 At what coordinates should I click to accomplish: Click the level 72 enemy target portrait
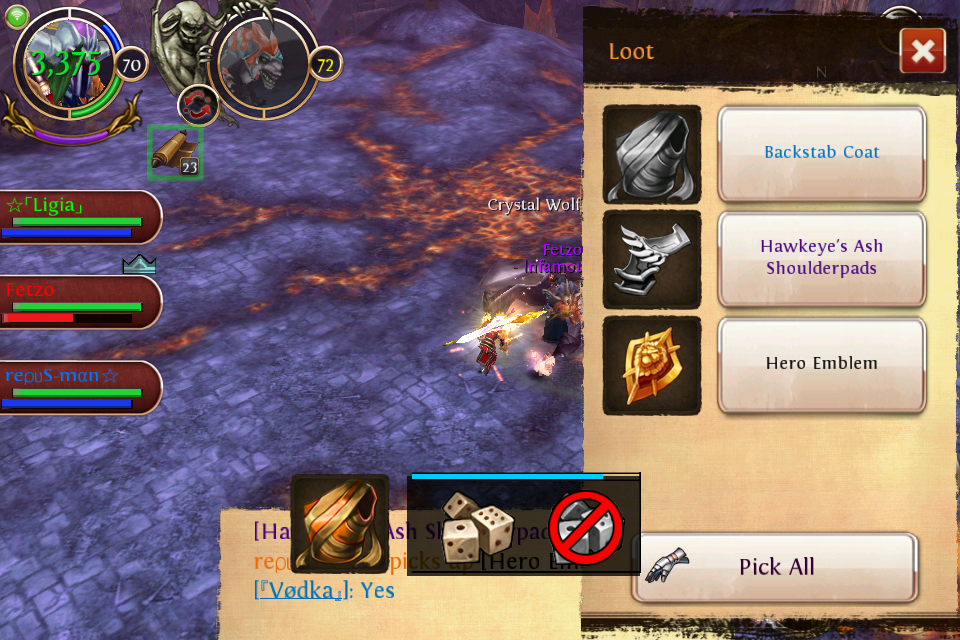click(262, 63)
